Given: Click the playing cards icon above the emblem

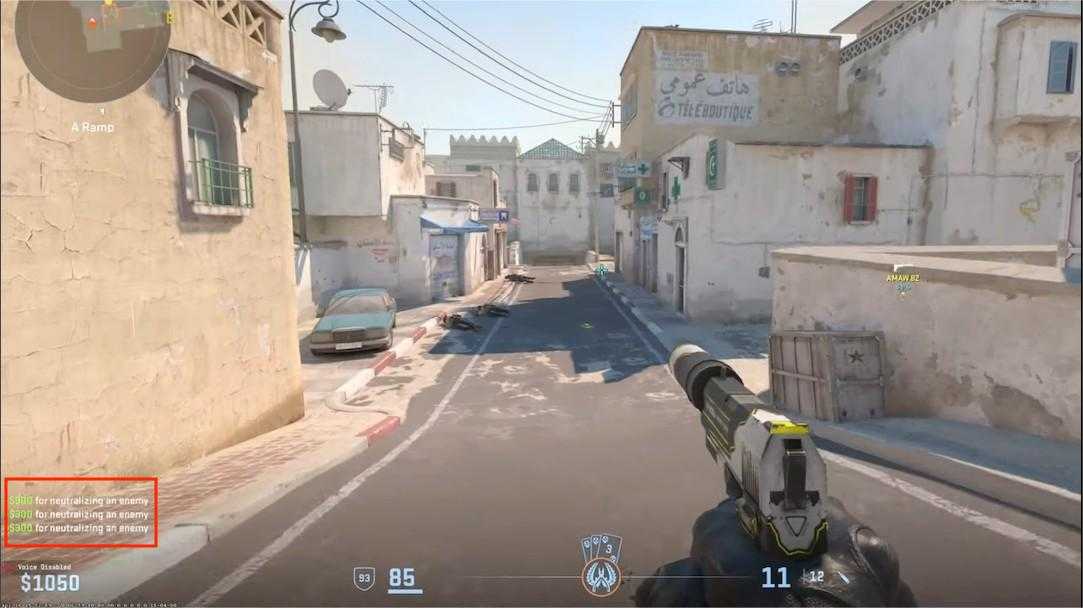Looking at the screenshot, I should pyautogui.click(x=601, y=547).
